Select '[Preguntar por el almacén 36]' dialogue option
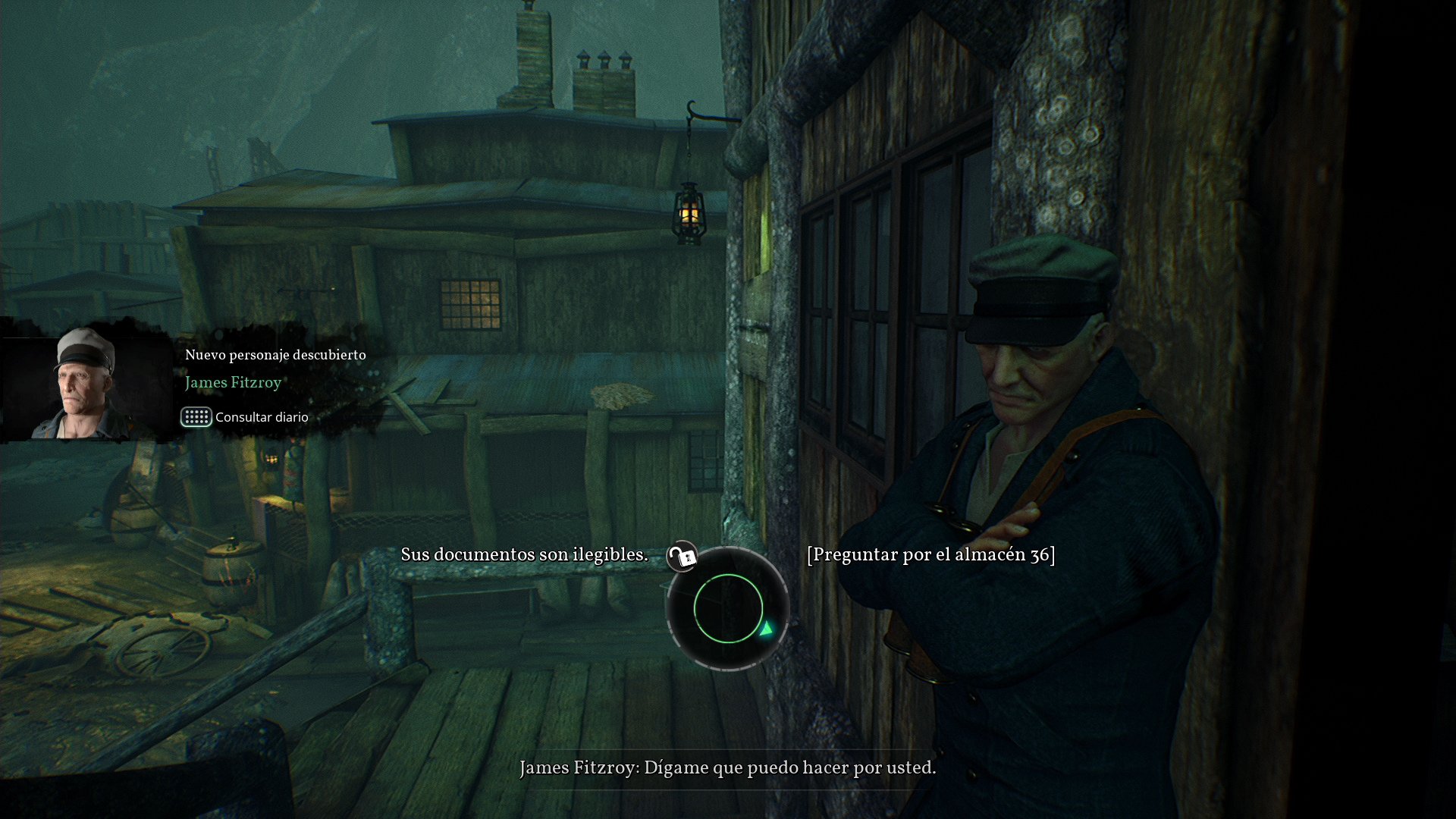Viewport: 1456px width, 819px height. pos(931,554)
